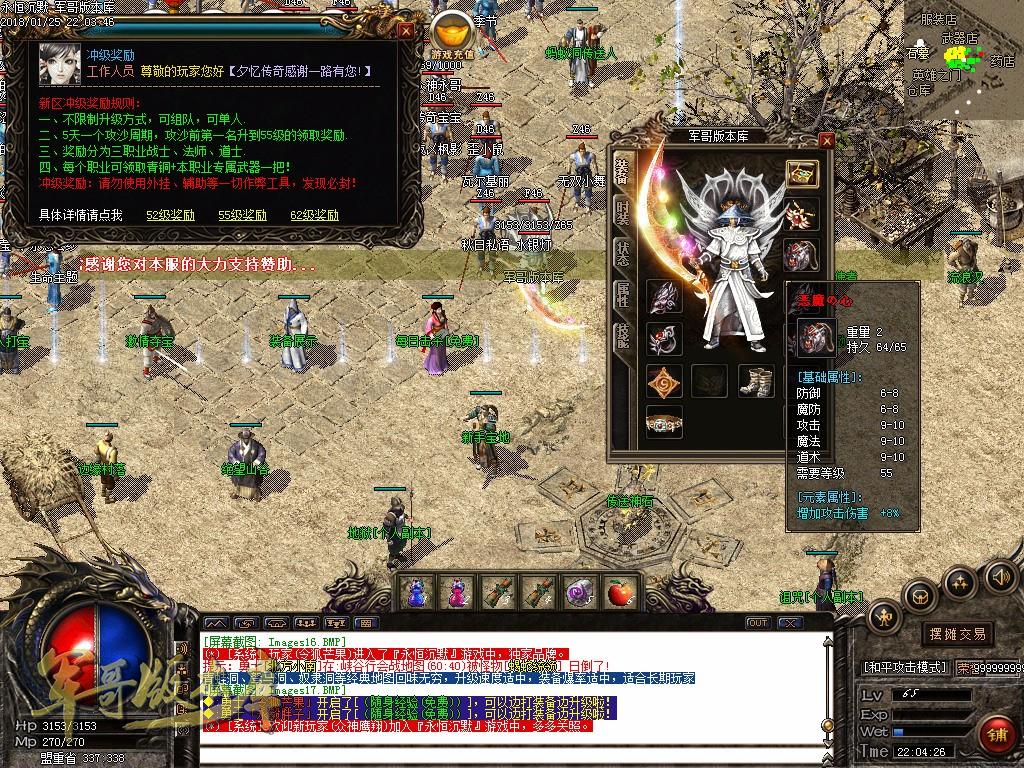The width and height of the screenshot is (1024, 768).
Task: Click the treasure chest equipment slot
Action: 801,174
